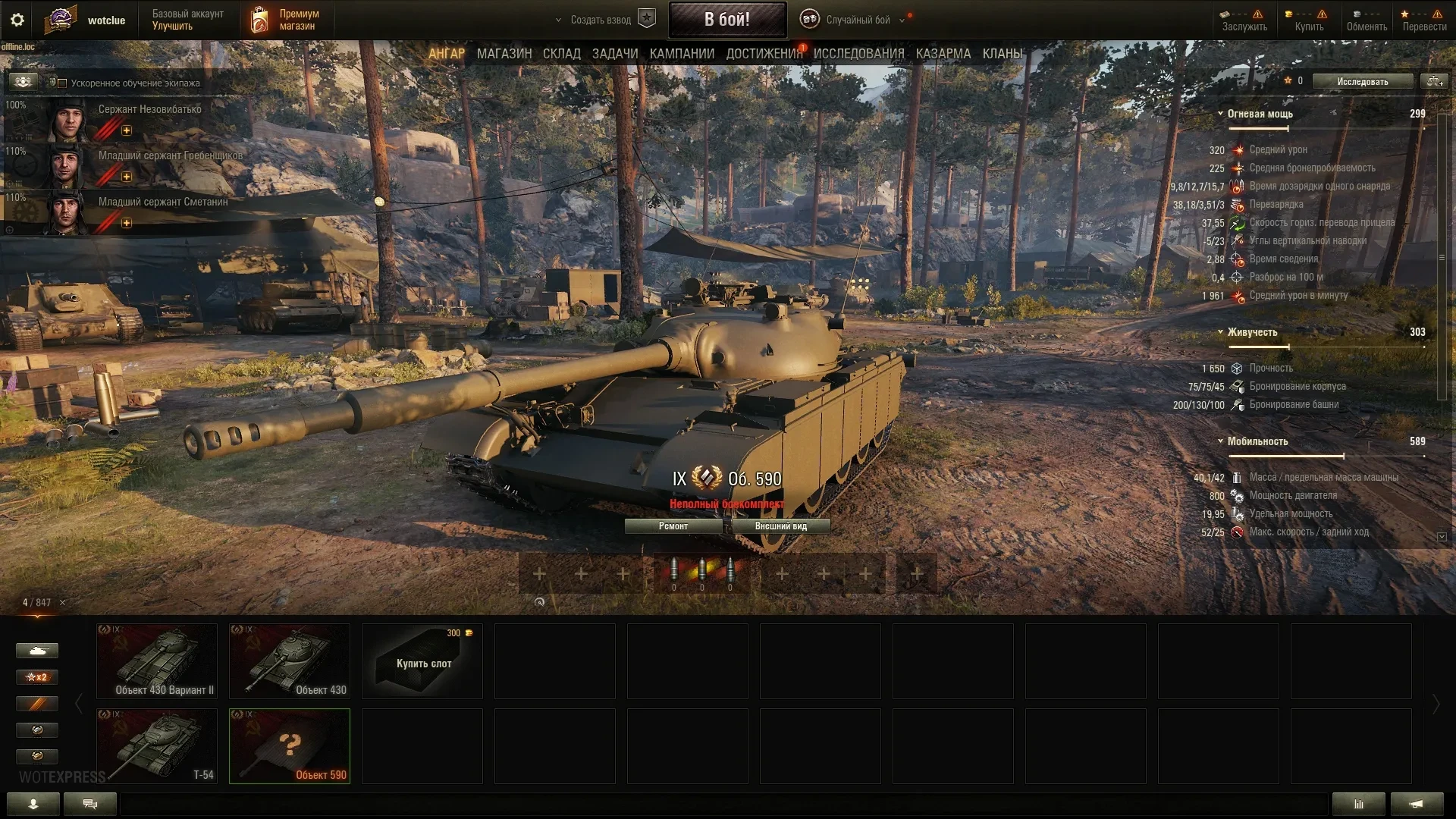Screen dimensions: 1456x819
Task: Open the Ремонт service button
Action: tap(673, 526)
